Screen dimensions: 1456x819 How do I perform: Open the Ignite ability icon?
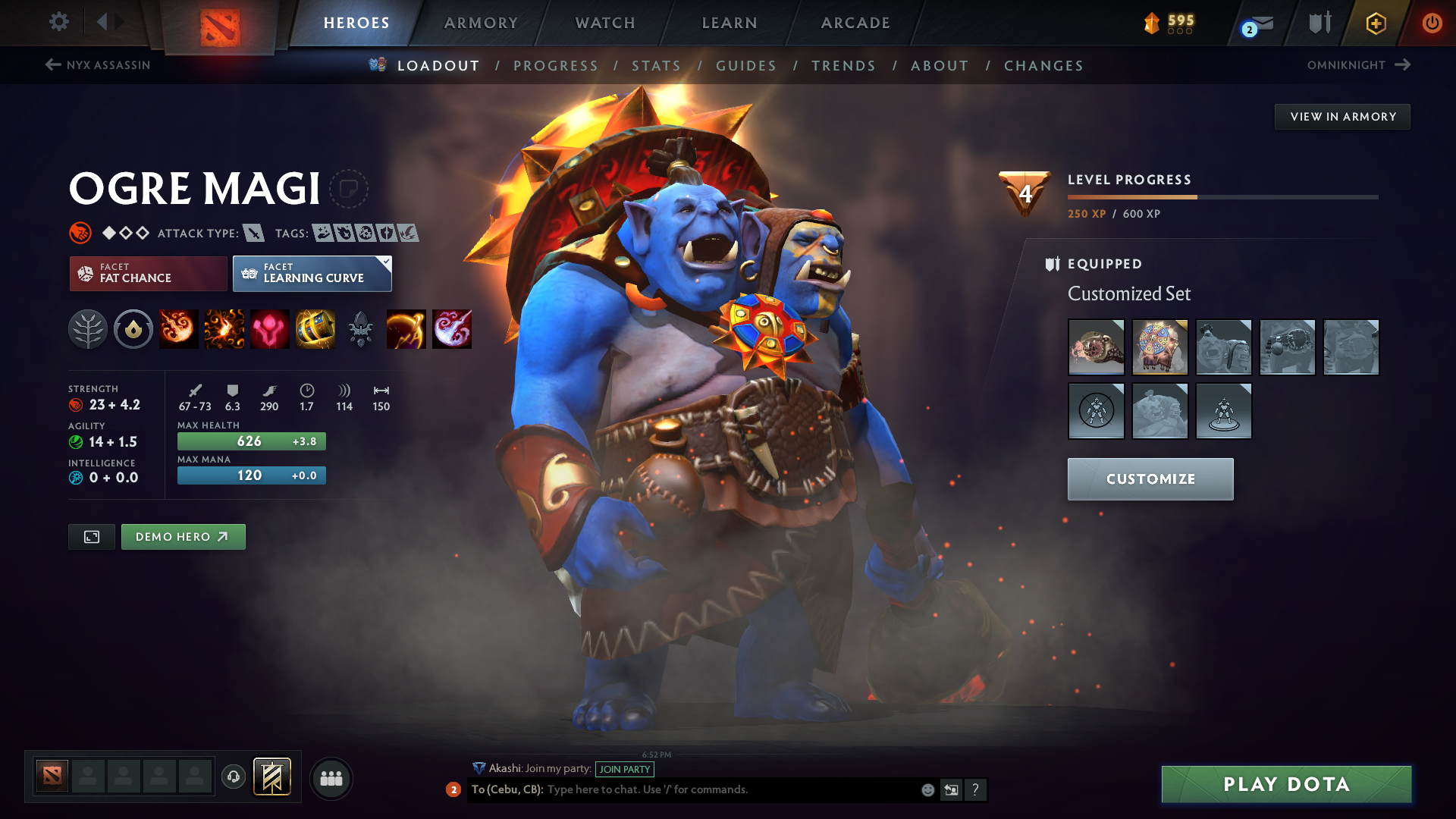[x=224, y=329]
